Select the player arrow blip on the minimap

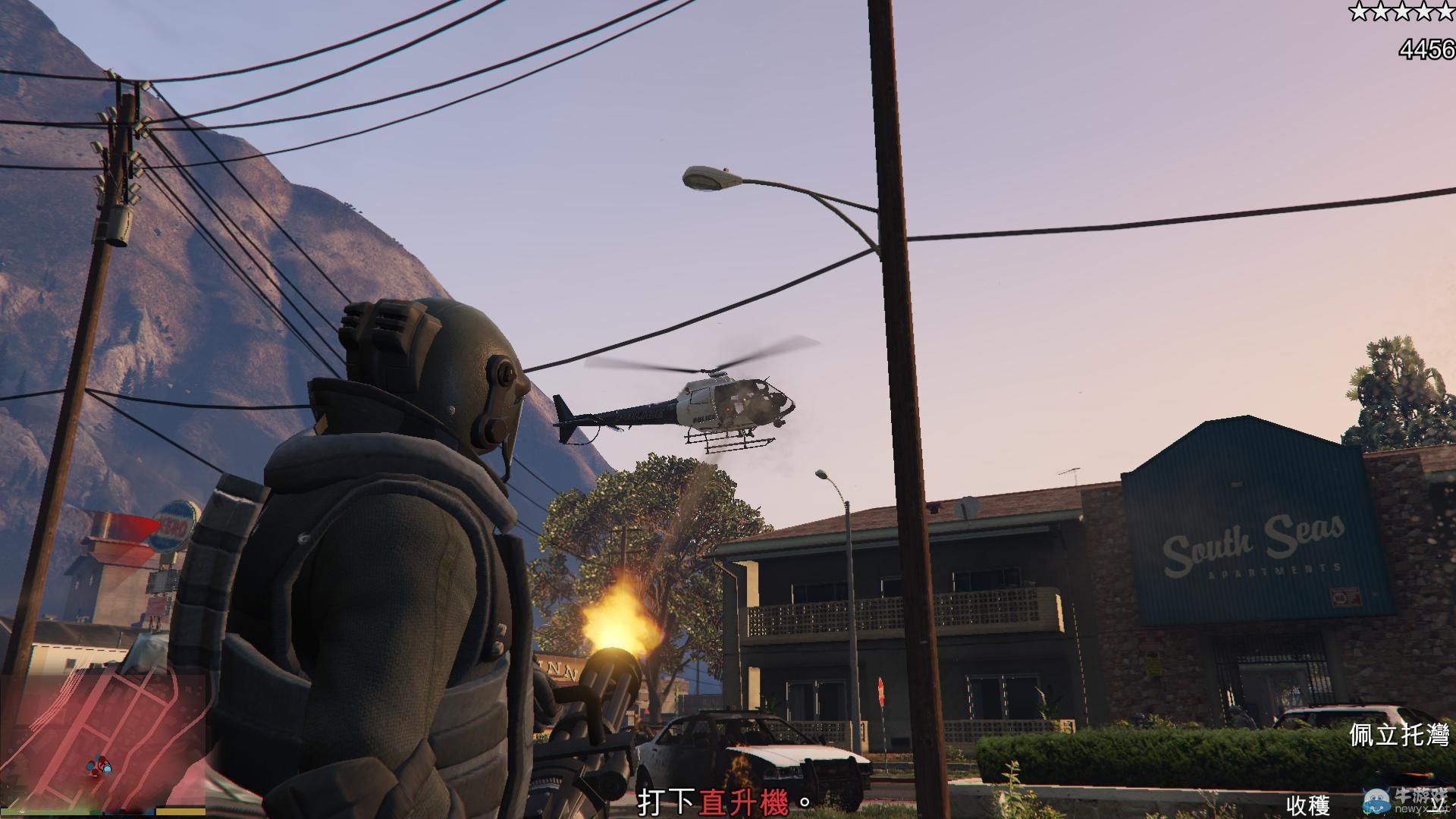point(102,761)
